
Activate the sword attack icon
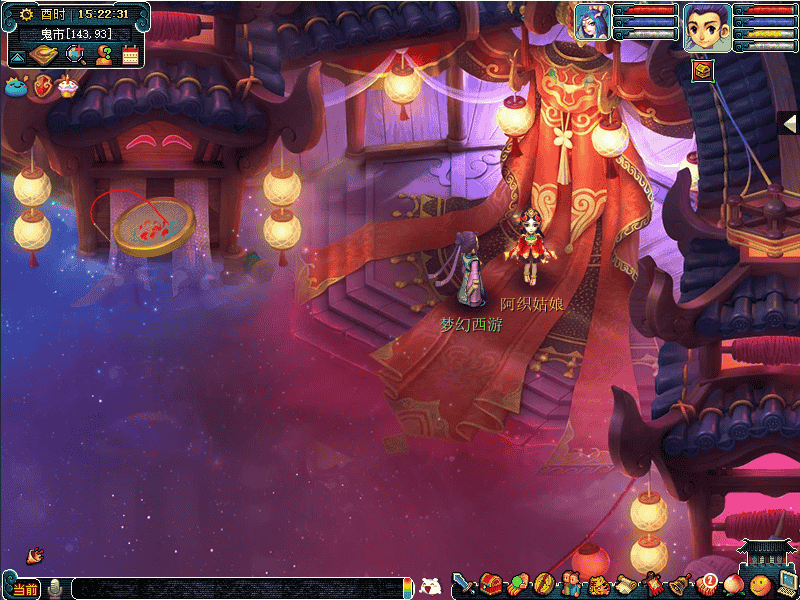tap(463, 582)
